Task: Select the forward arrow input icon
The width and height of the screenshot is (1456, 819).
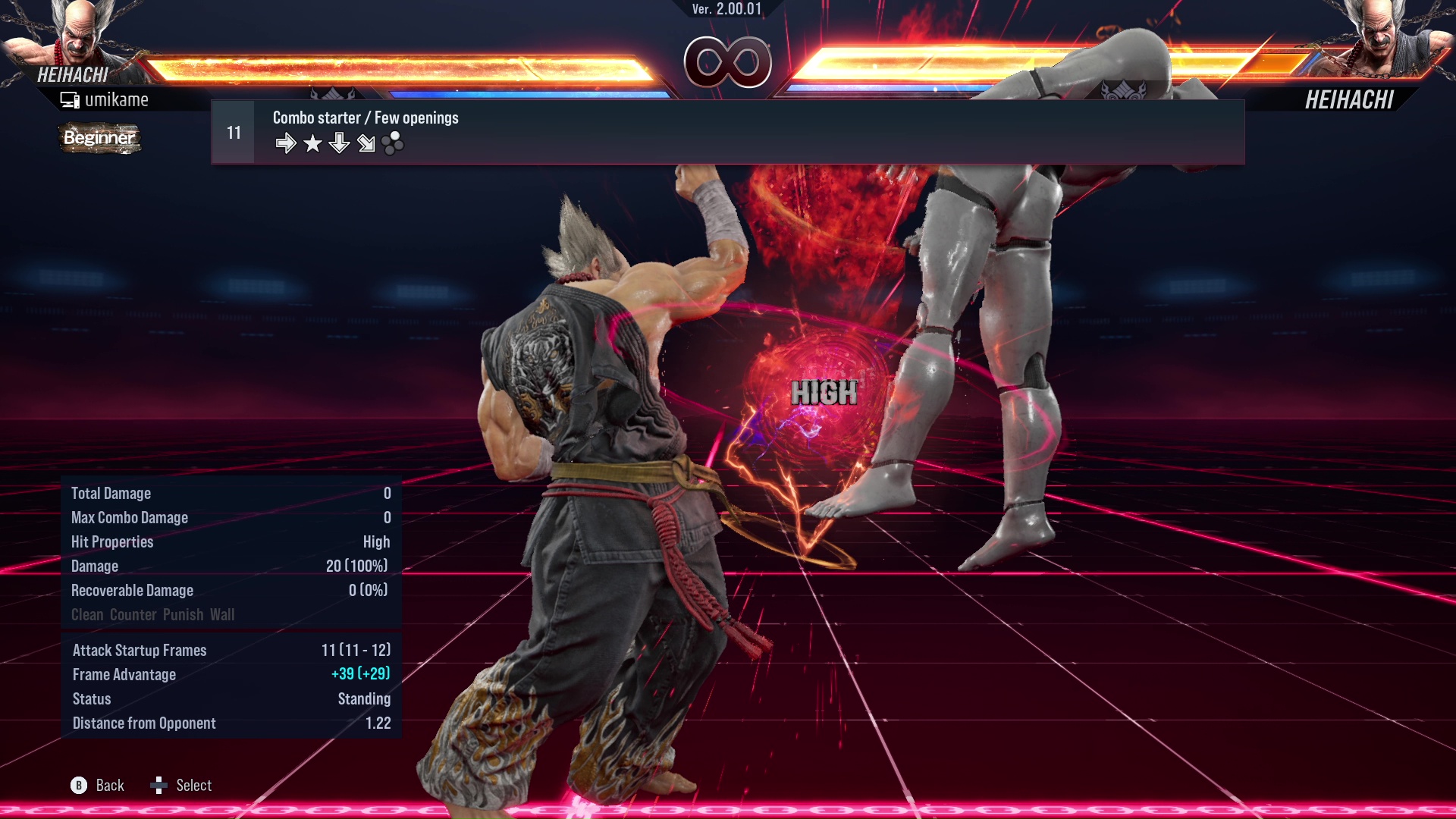Action: (287, 143)
